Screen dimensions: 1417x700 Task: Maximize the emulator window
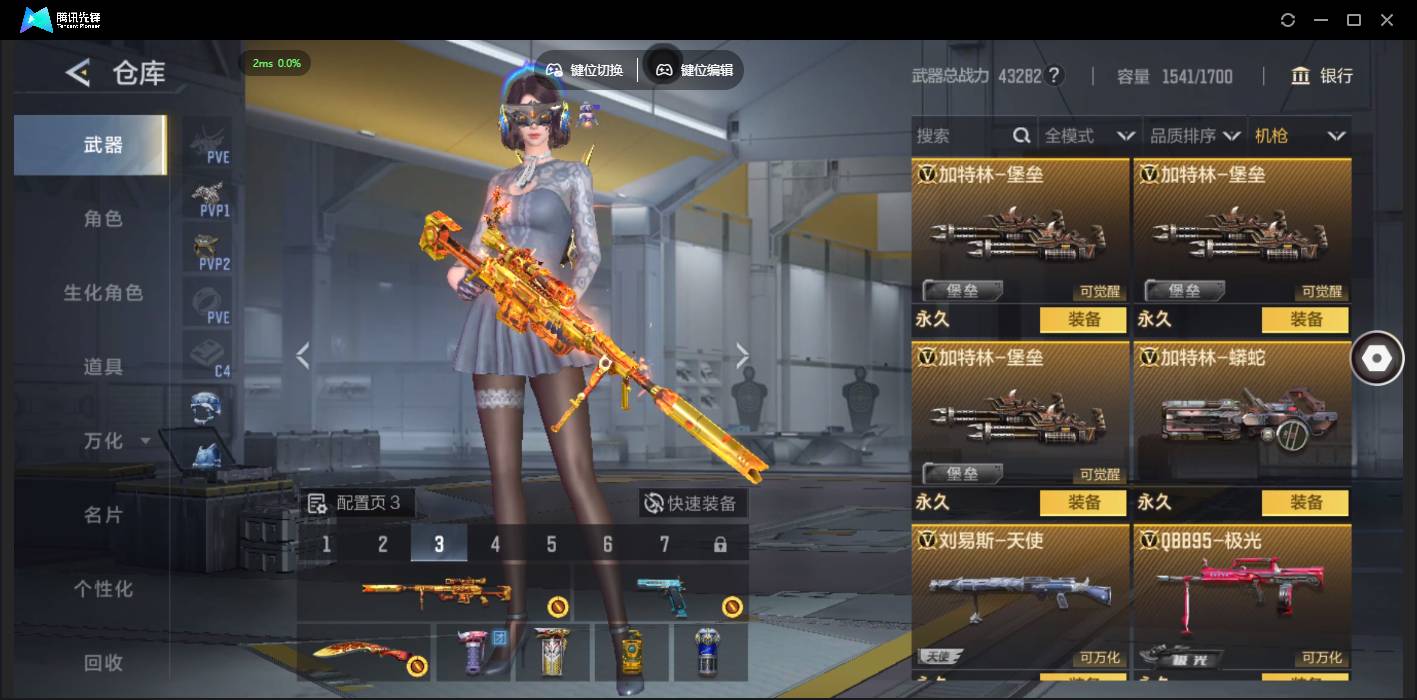click(x=1354, y=20)
